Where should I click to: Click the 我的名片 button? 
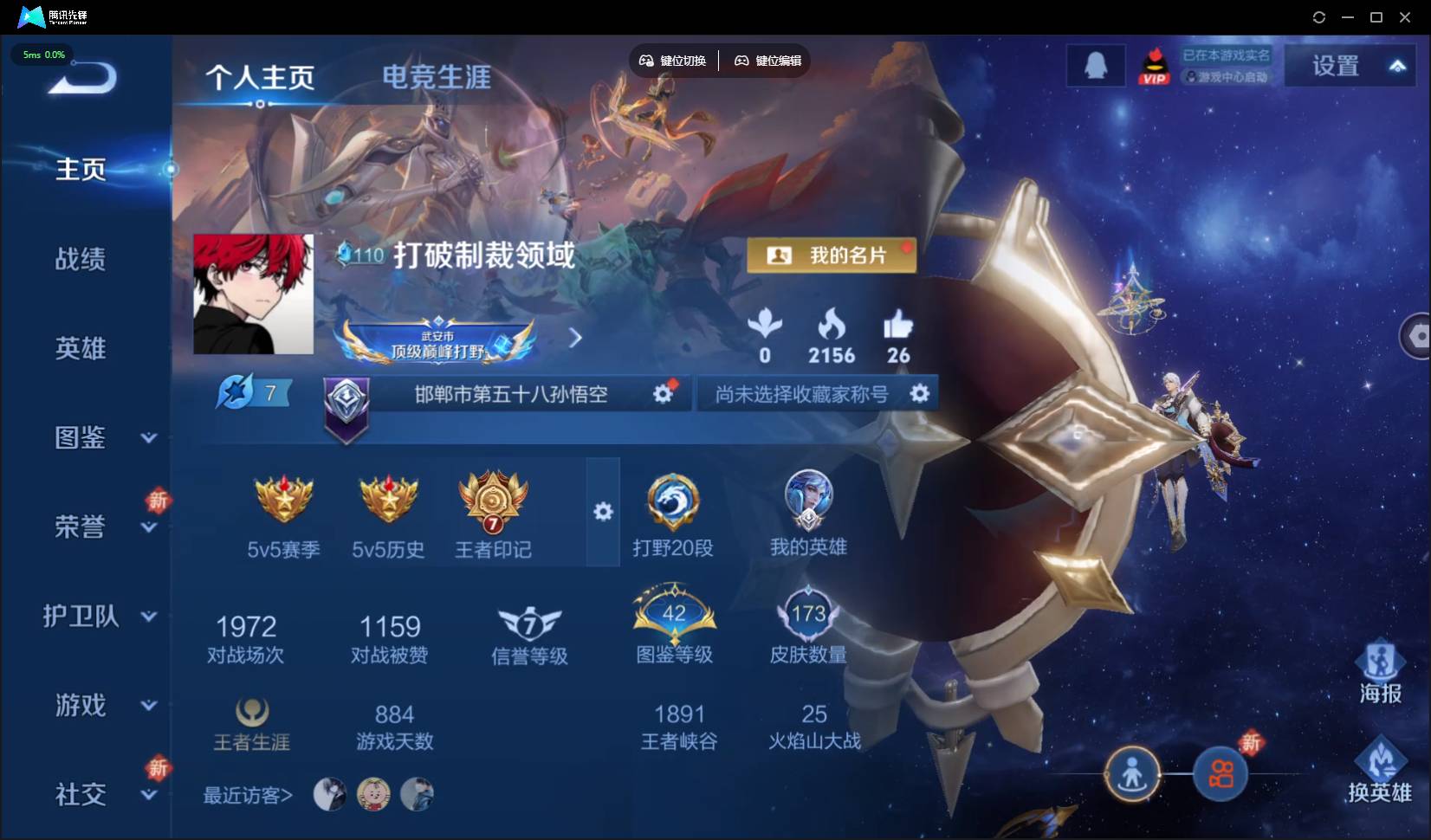tap(831, 255)
